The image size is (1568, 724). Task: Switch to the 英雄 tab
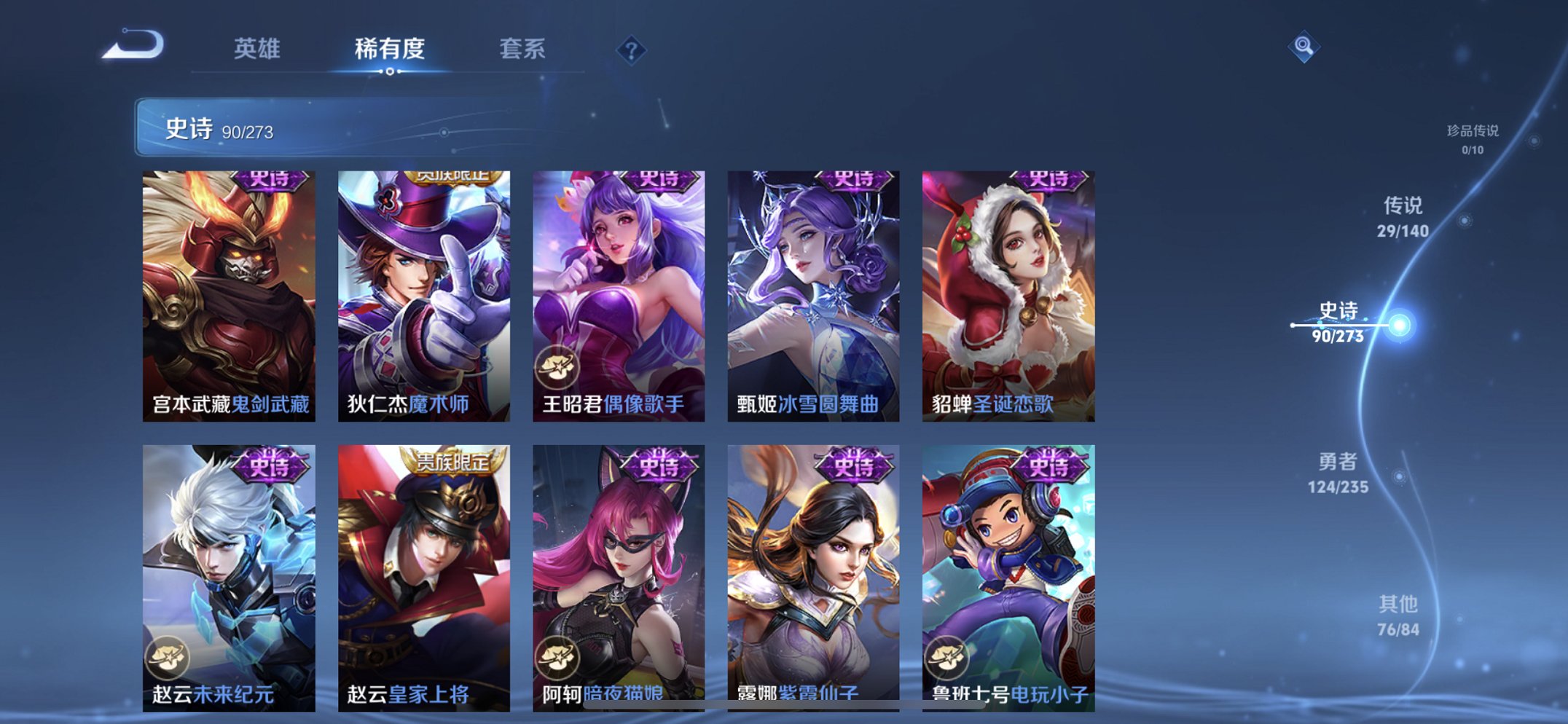[257, 49]
